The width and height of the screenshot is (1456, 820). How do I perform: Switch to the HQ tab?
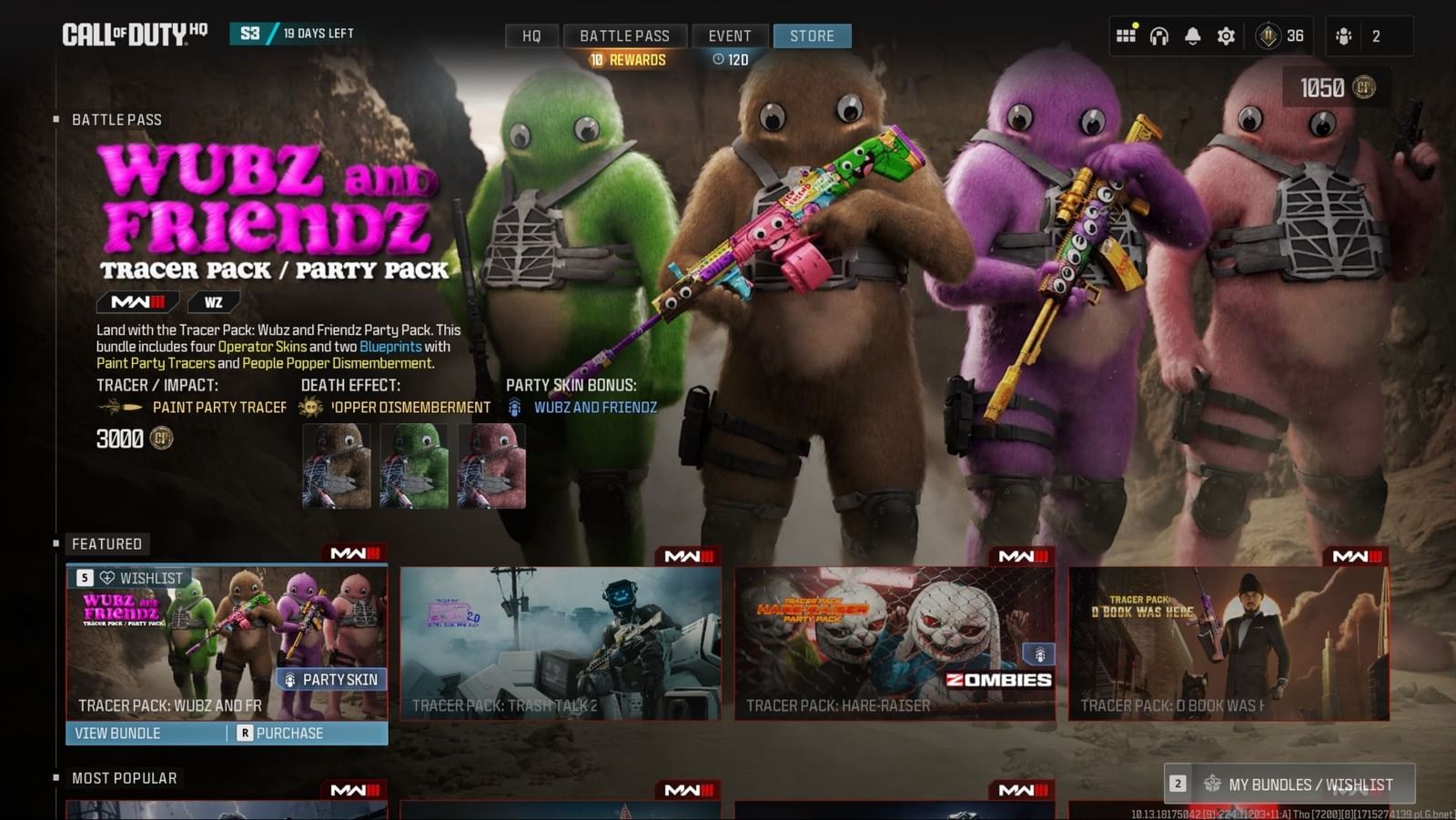tap(531, 36)
